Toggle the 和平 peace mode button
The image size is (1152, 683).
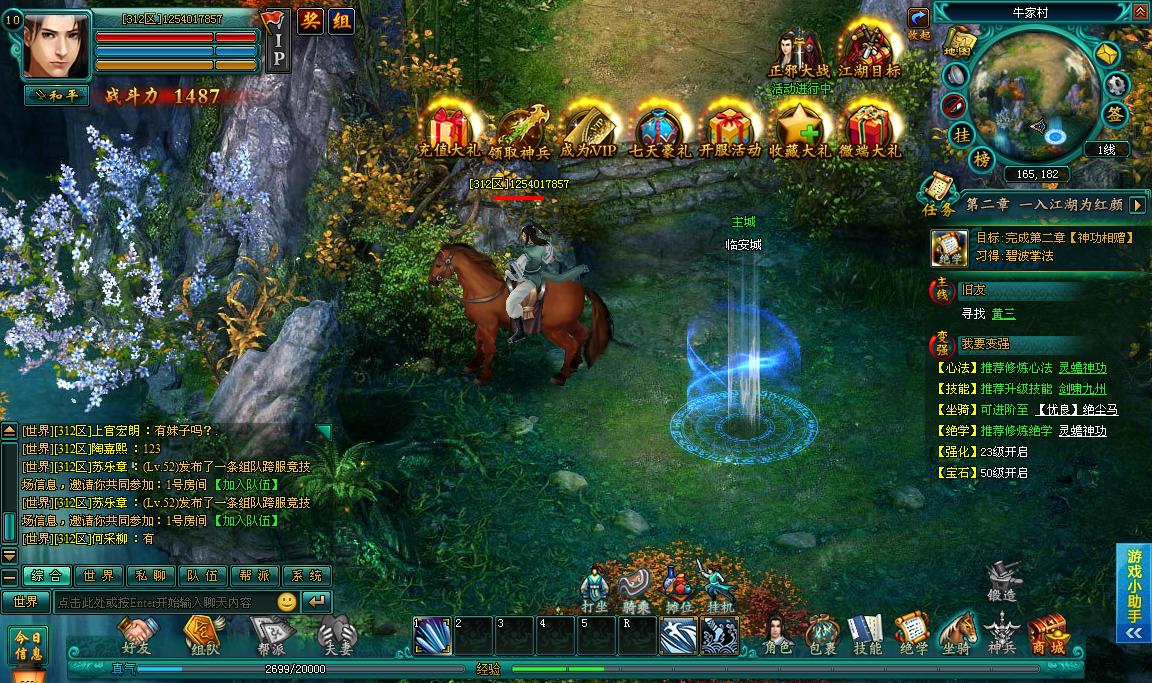click(56, 96)
